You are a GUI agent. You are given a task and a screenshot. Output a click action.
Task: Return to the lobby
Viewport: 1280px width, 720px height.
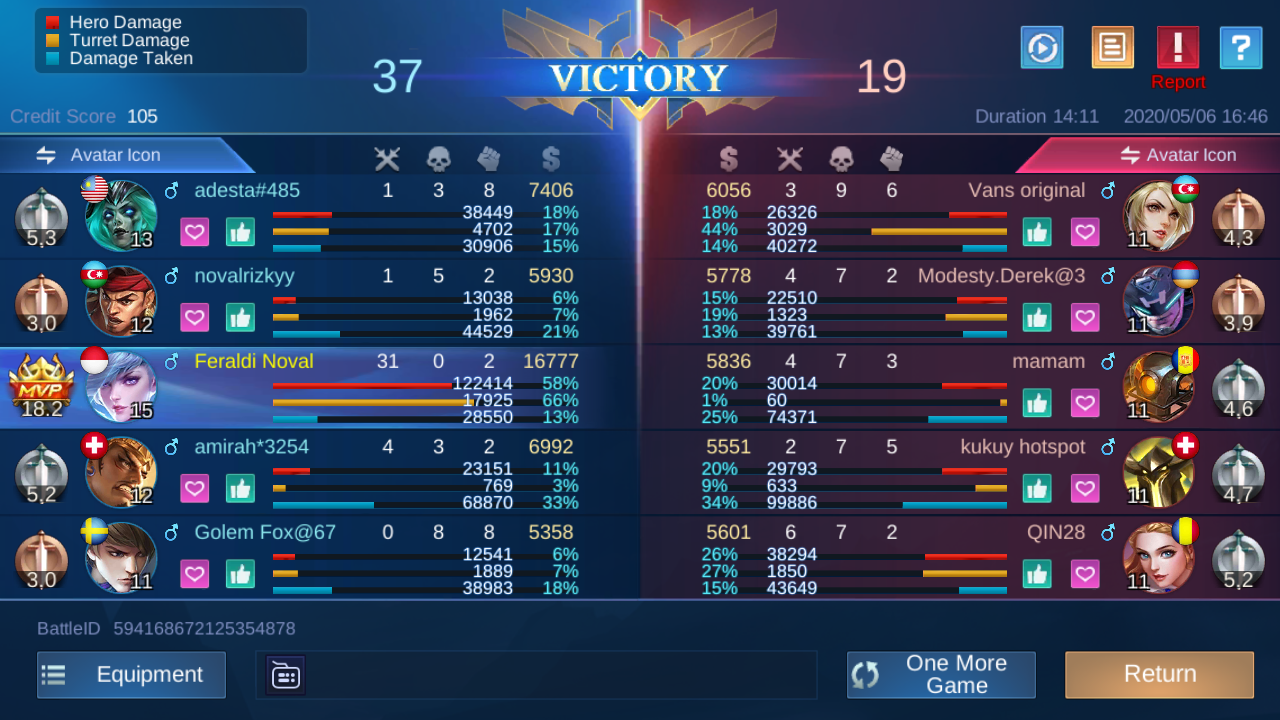[x=1159, y=675]
